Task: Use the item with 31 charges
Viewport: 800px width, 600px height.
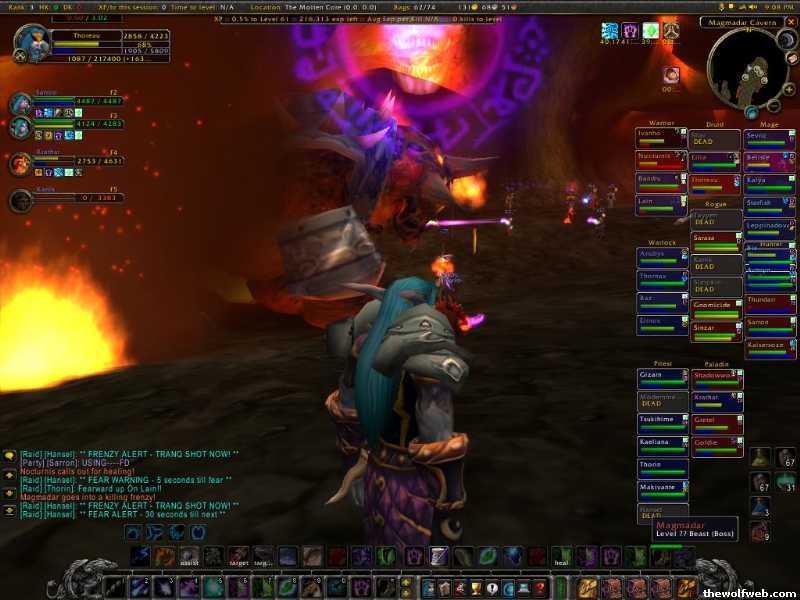Action: click(785, 482)
